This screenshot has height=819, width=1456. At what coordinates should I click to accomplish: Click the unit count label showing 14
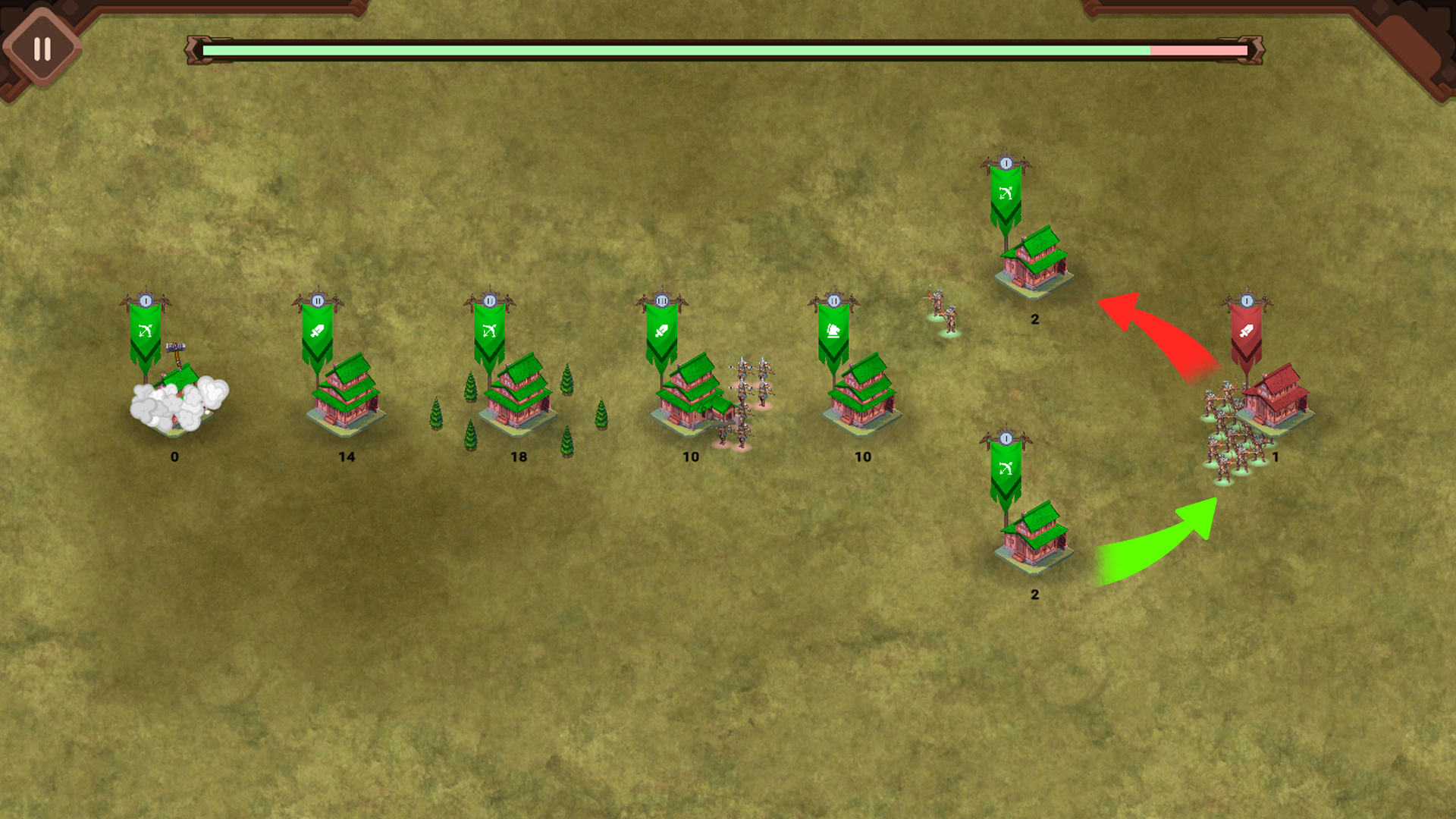click(348, 457)
